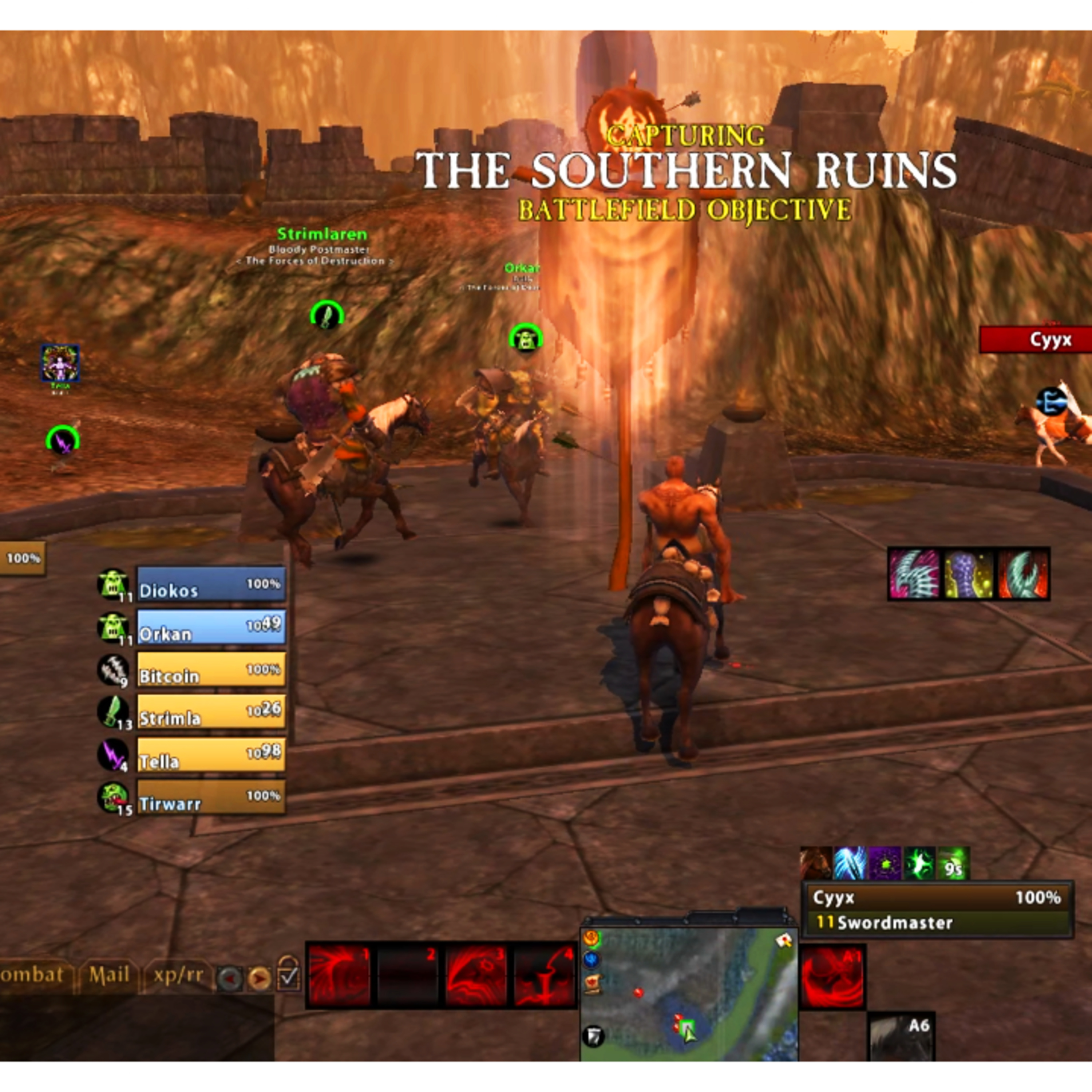The height and width of the screenshot is (1092, 1092).
Task: Click the red left arrow chat button
Action: pos(229,978)
